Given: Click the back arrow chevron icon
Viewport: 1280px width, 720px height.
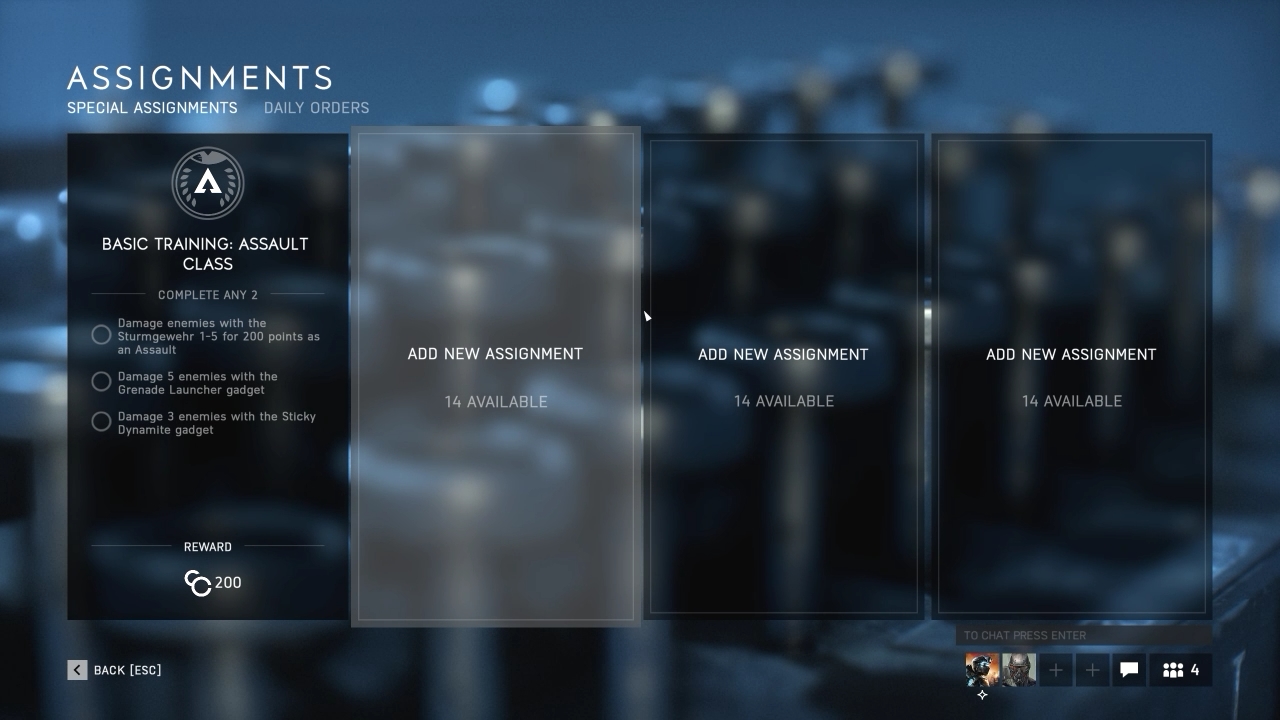Looking at the screenshot, I should click(77, 669).
